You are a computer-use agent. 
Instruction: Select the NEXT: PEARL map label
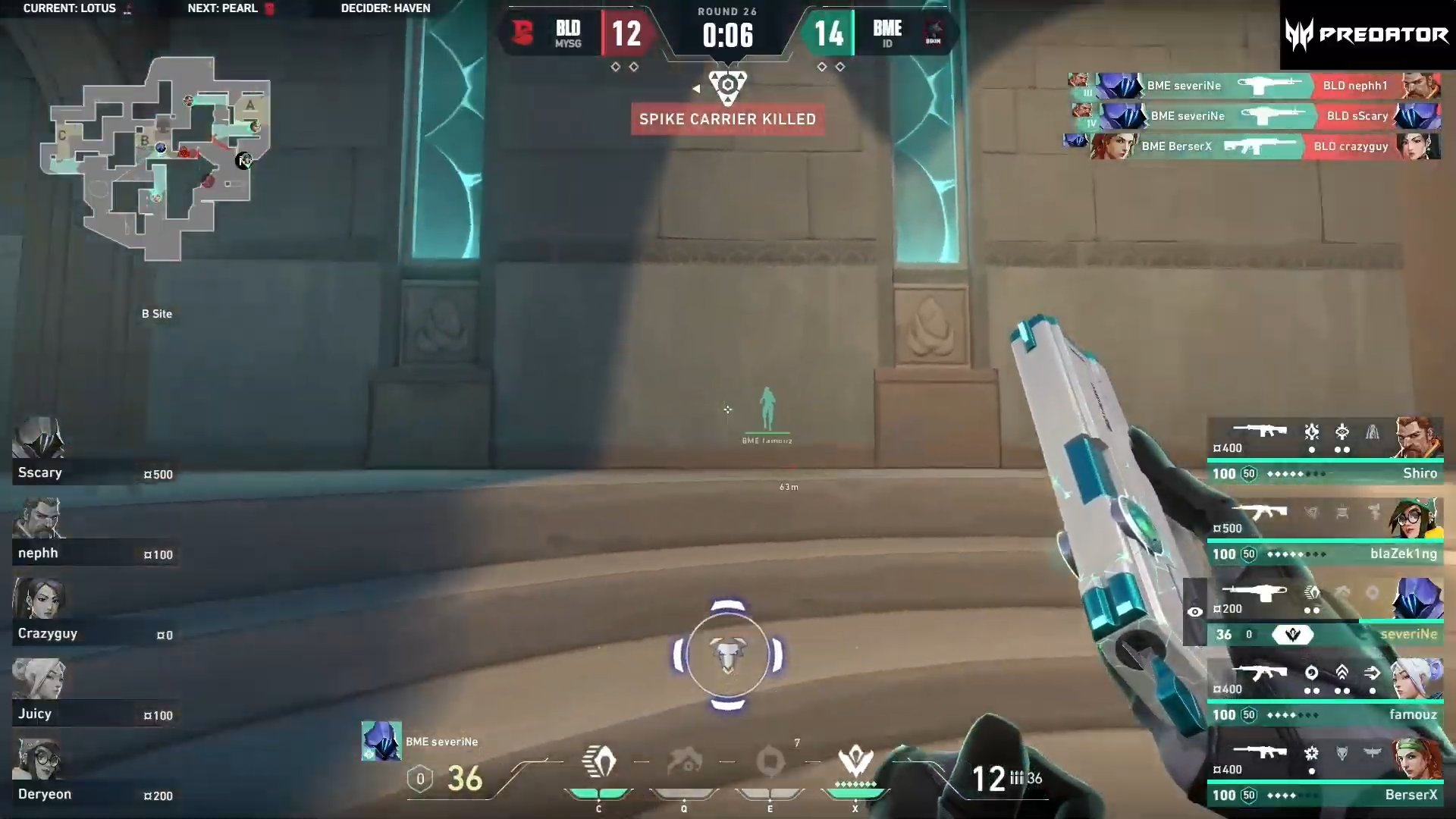coord(221,8)
